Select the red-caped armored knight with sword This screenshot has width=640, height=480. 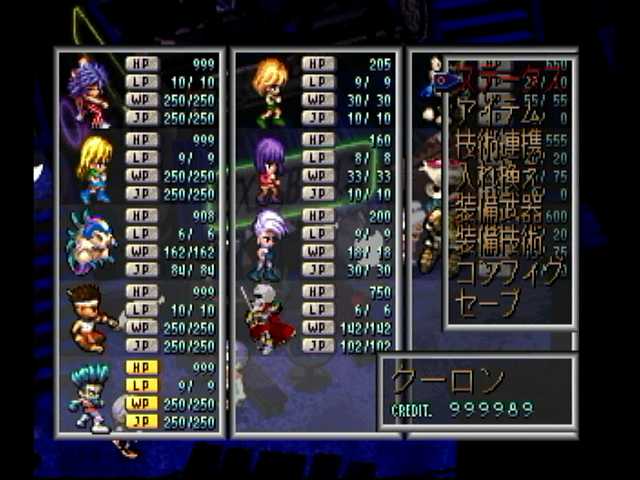tap(268, 320)
